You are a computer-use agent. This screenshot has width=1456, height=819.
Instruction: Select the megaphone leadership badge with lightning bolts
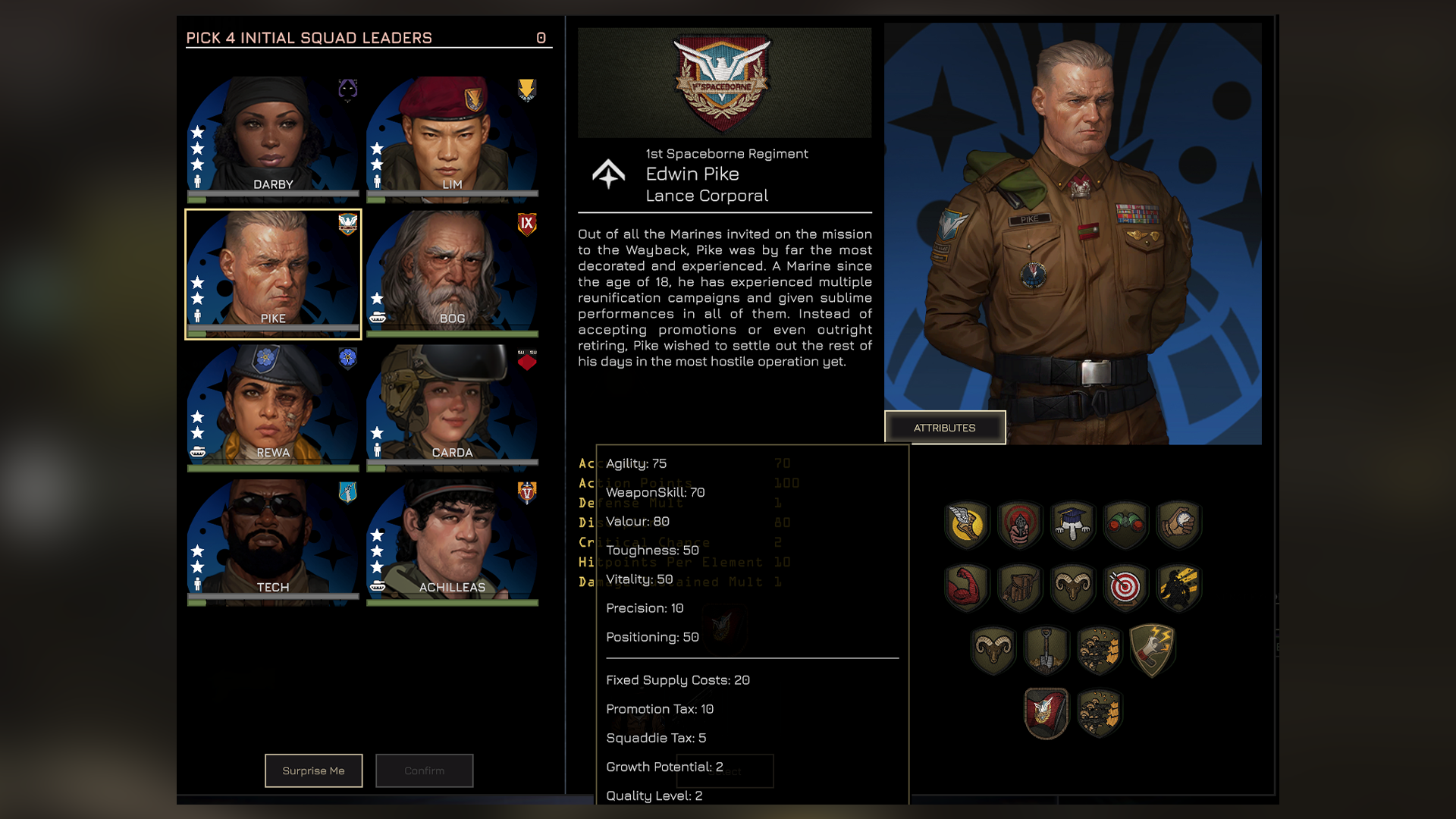[1151, 648]
